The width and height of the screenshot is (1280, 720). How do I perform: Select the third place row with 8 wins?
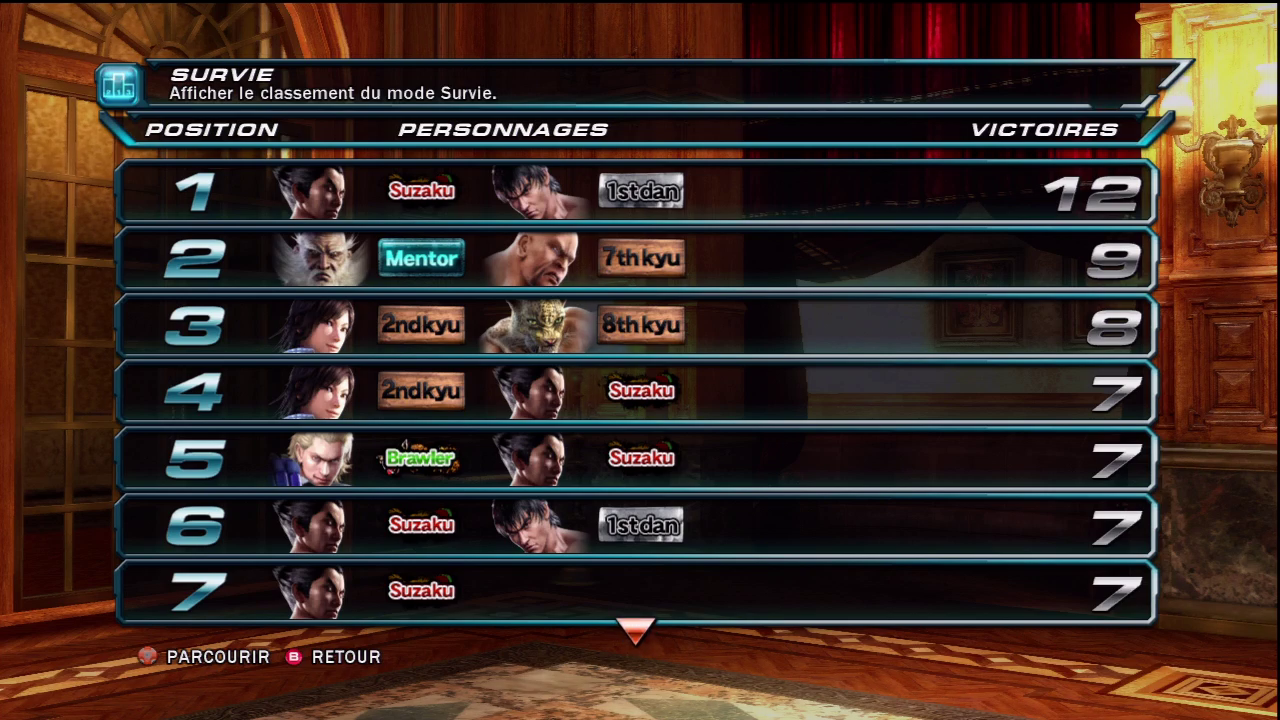click(x=636, y=325)
